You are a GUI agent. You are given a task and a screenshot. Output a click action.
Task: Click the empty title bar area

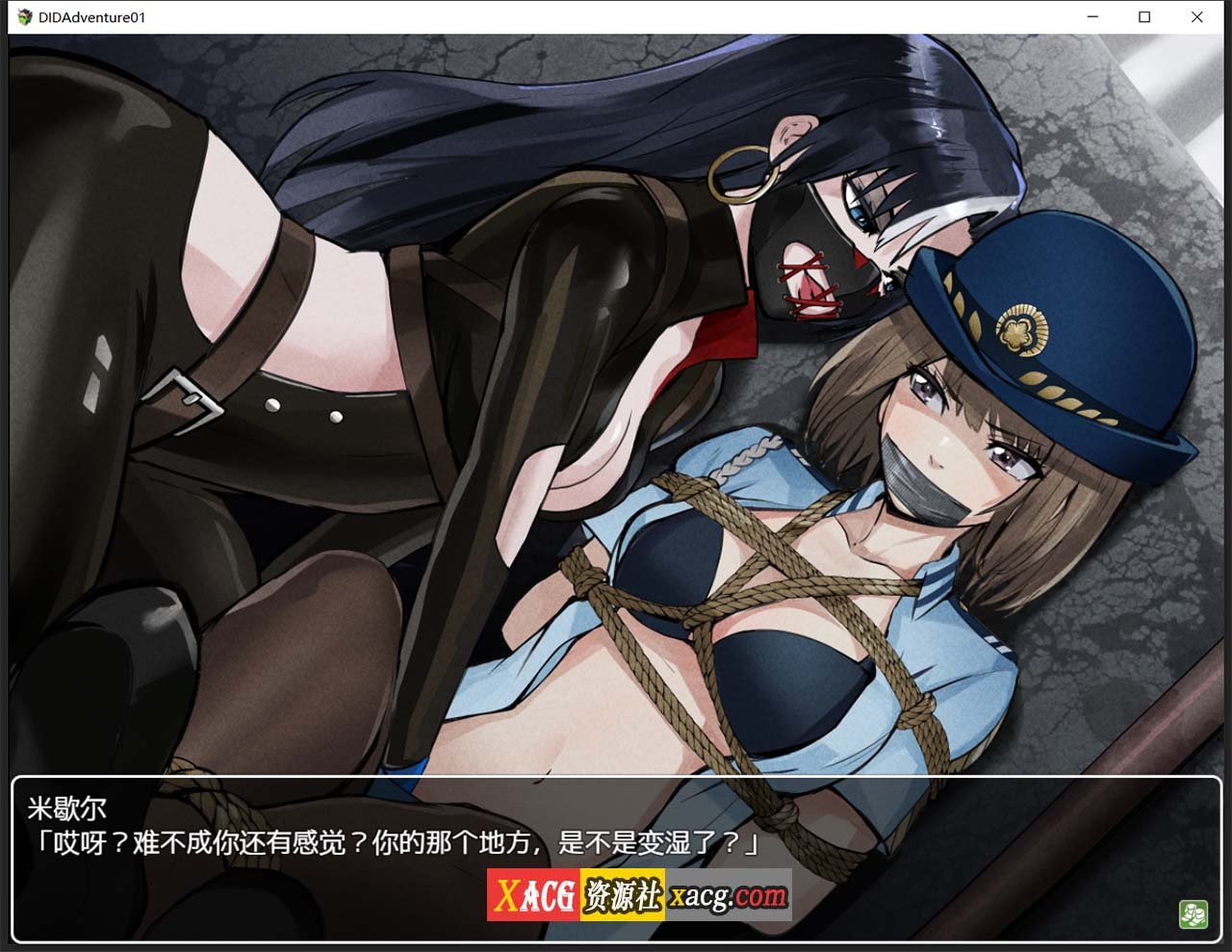577,16
